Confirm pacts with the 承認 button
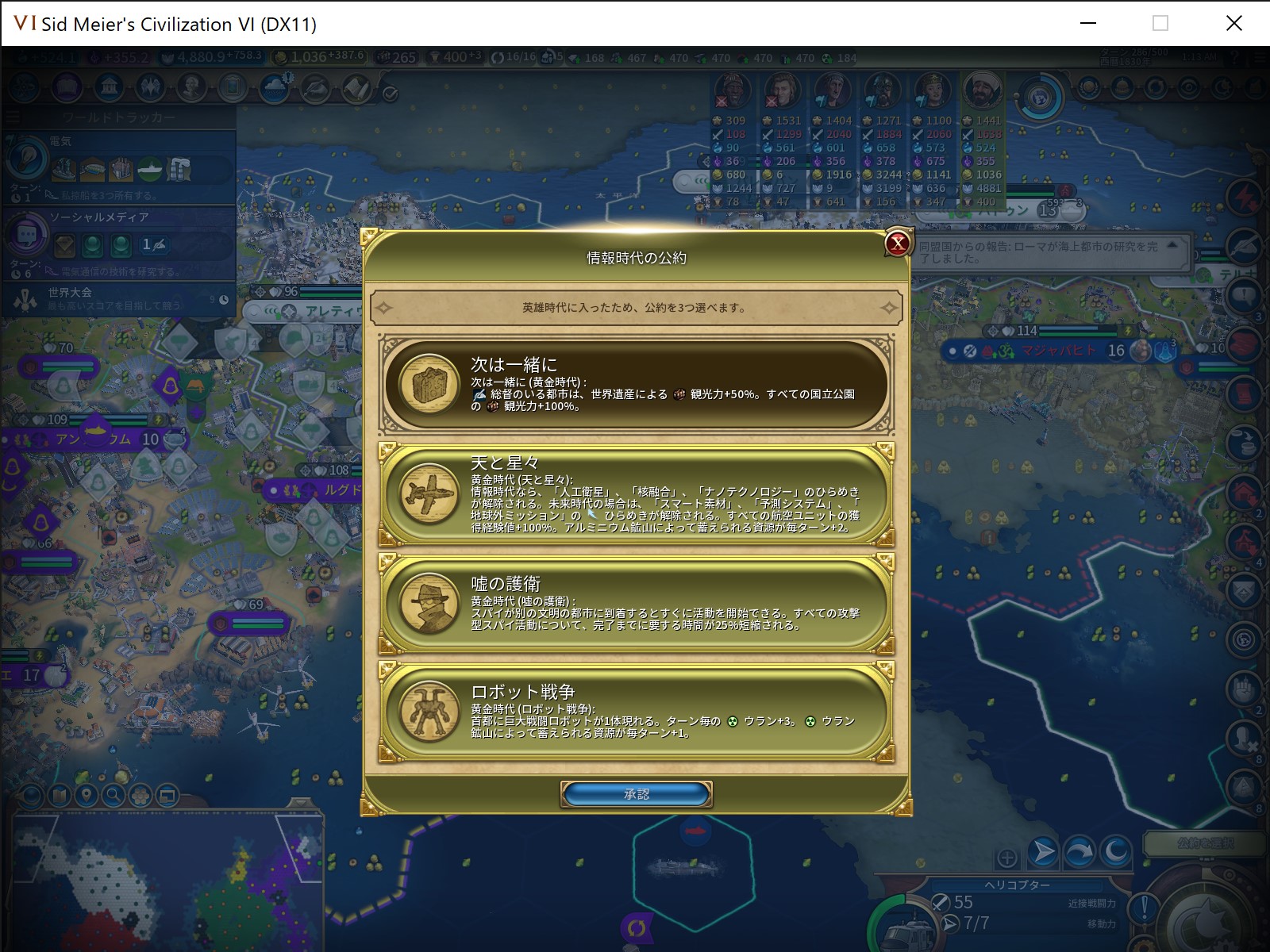This screenshot has width=1270, height=952. tap(635, 794)
